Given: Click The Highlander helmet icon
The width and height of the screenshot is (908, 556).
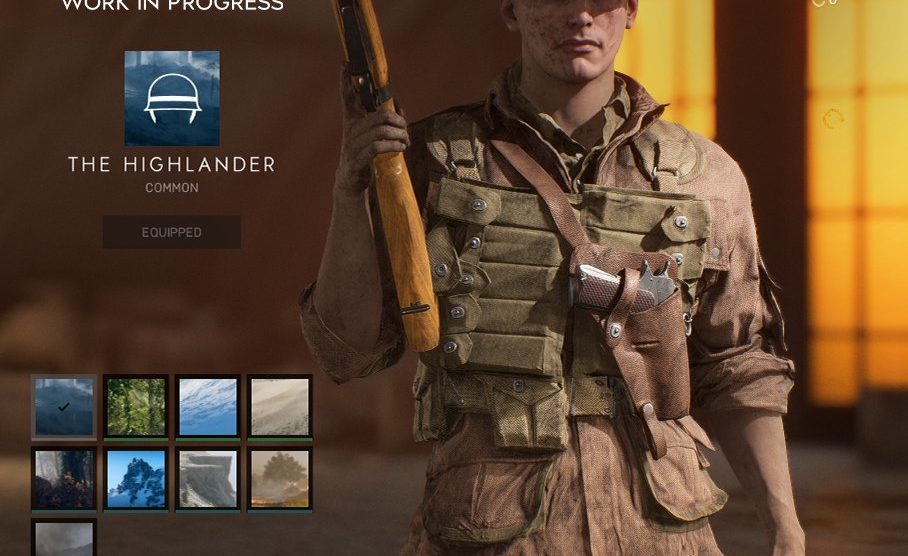Looking at the screenshot, I should coord(172,99).
